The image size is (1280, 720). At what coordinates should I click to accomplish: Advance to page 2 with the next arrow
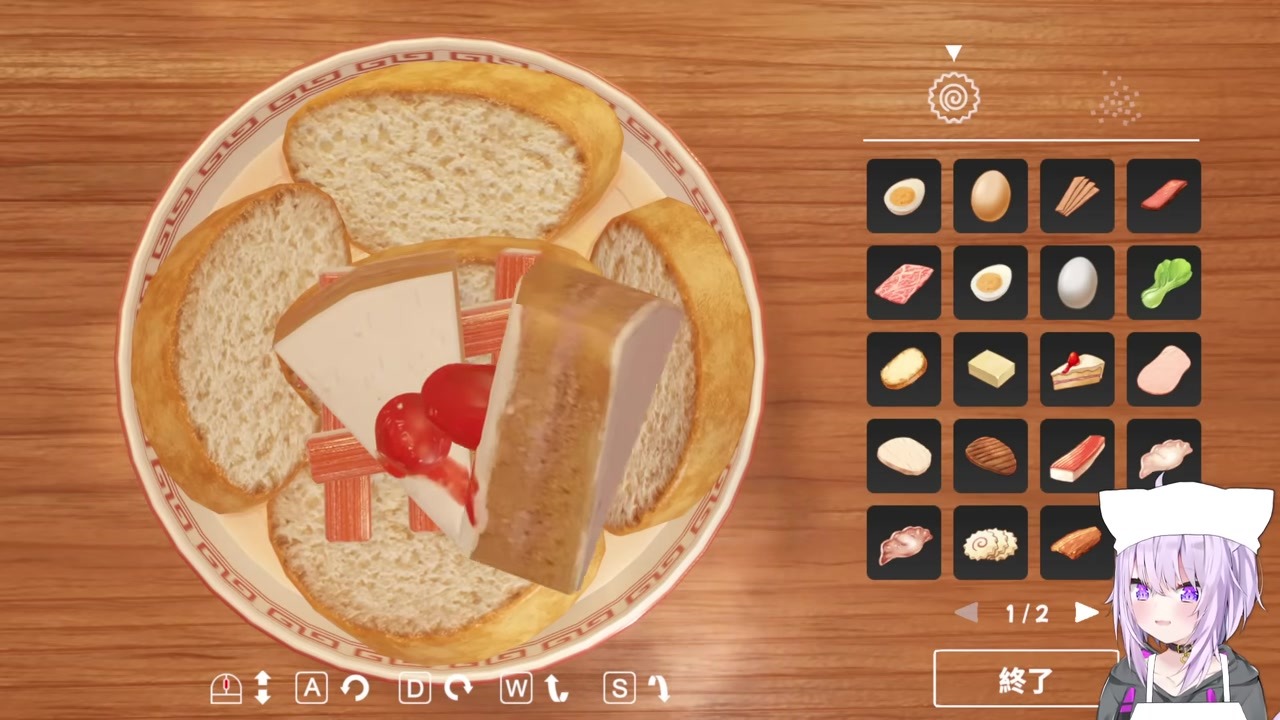[1087, 614]
